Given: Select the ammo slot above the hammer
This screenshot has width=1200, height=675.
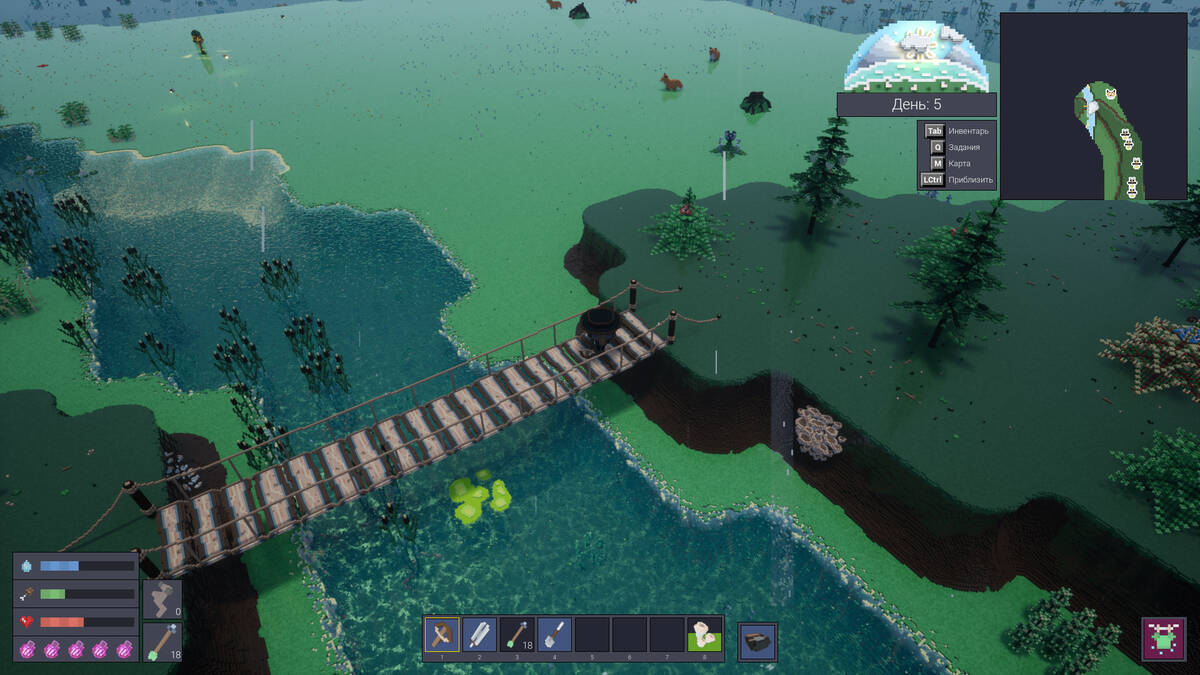Looking at the screenshot, I should (x=162, y=599).
